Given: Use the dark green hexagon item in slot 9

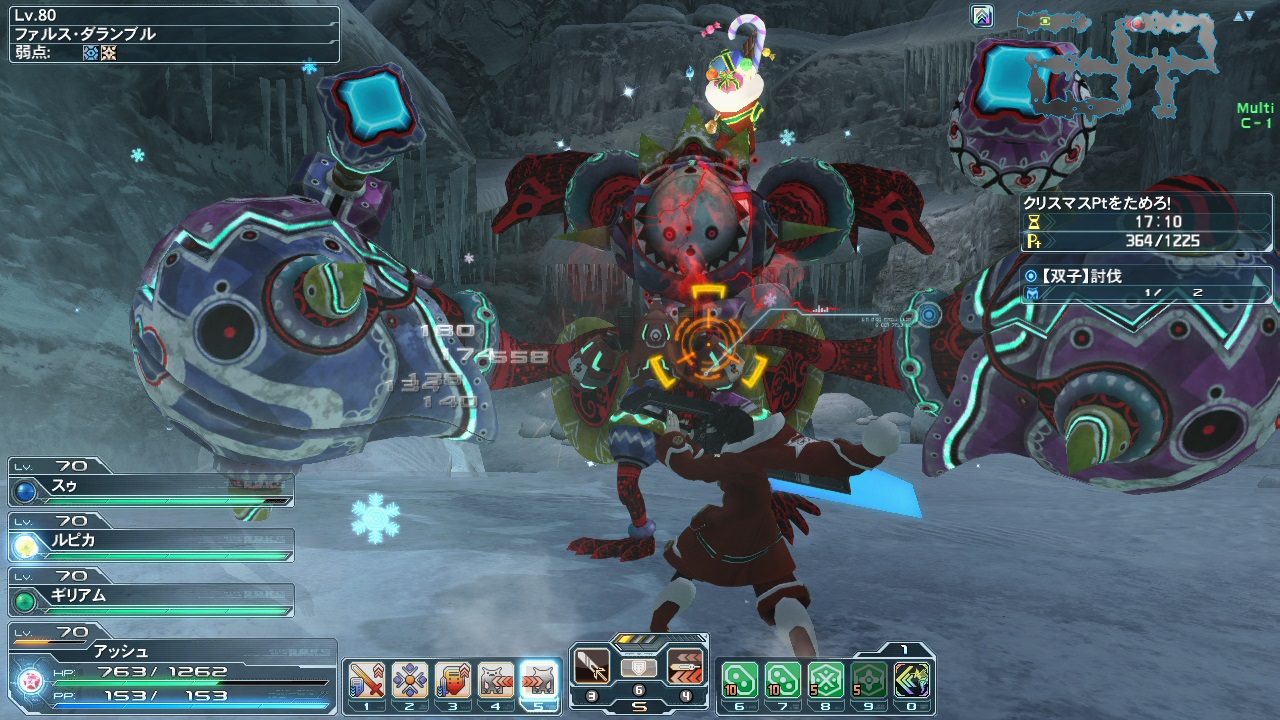Looking at the screenshot, I should point(869,680).
